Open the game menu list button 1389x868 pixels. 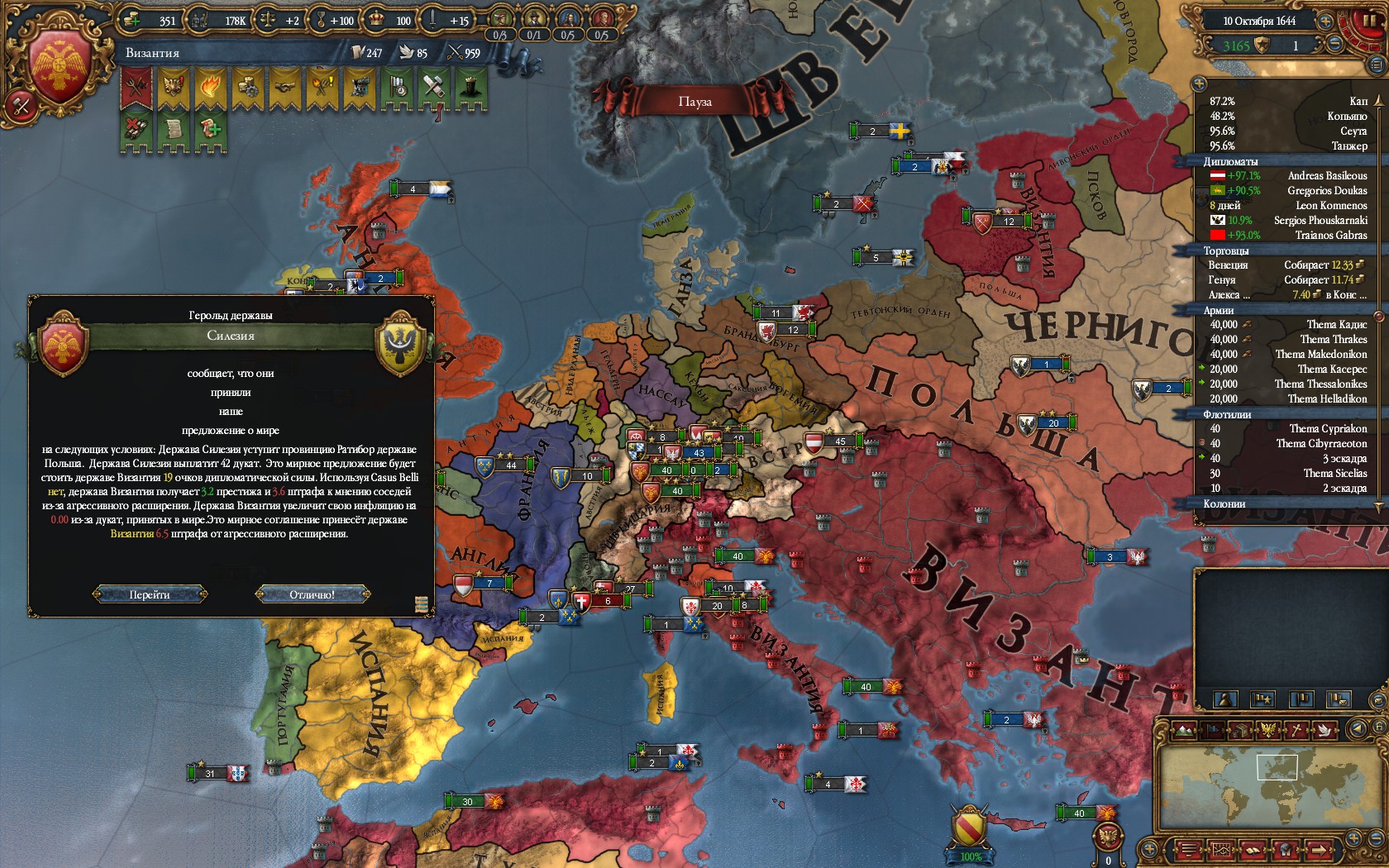(1187, 849)
